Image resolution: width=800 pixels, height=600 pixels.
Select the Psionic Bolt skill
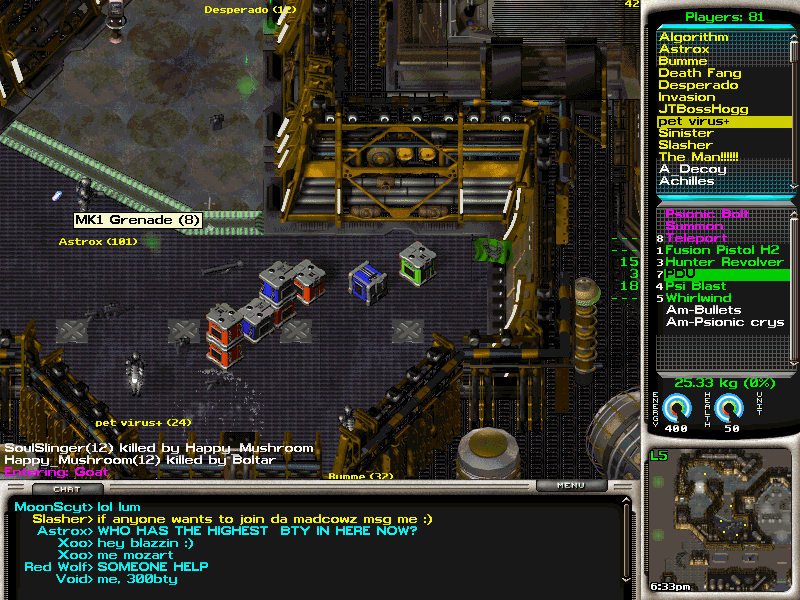pyautogui.click(x=707, y=214)
